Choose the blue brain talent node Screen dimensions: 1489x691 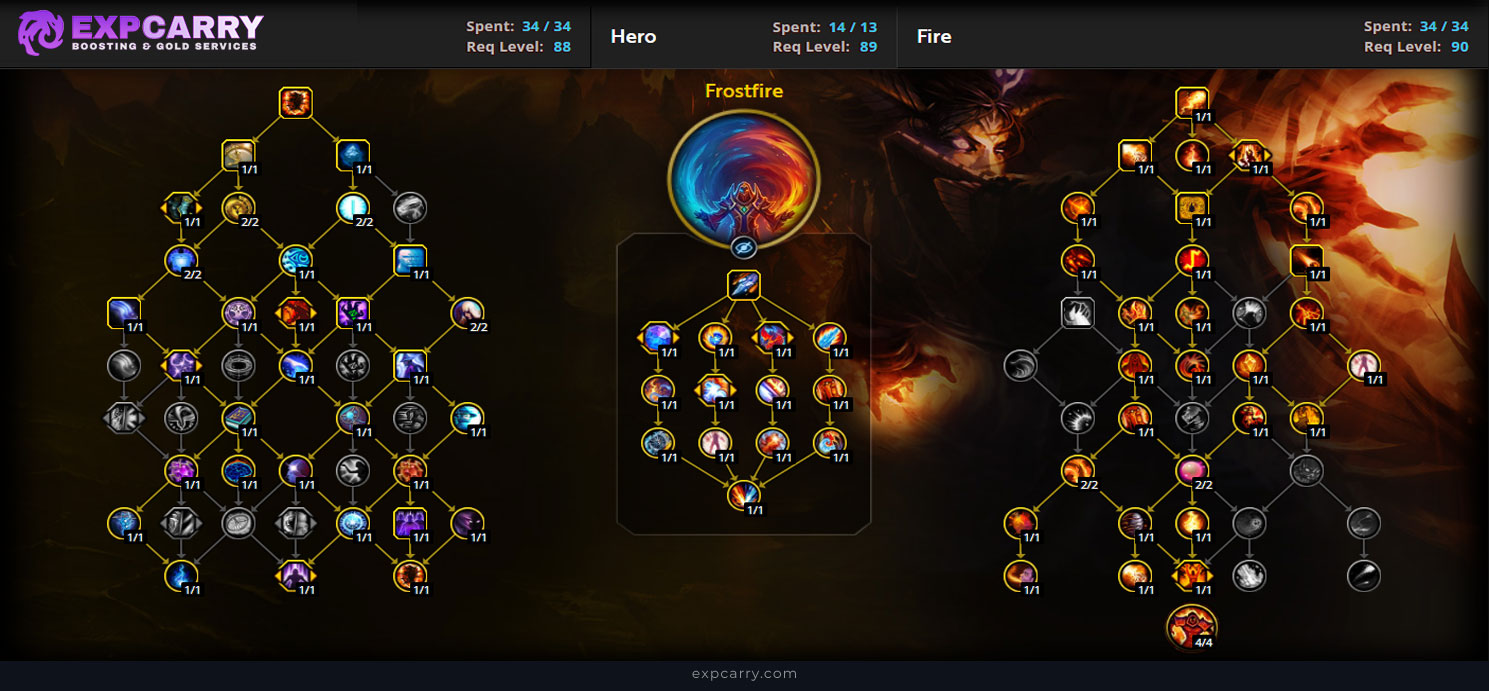click(x=238, y=469)
